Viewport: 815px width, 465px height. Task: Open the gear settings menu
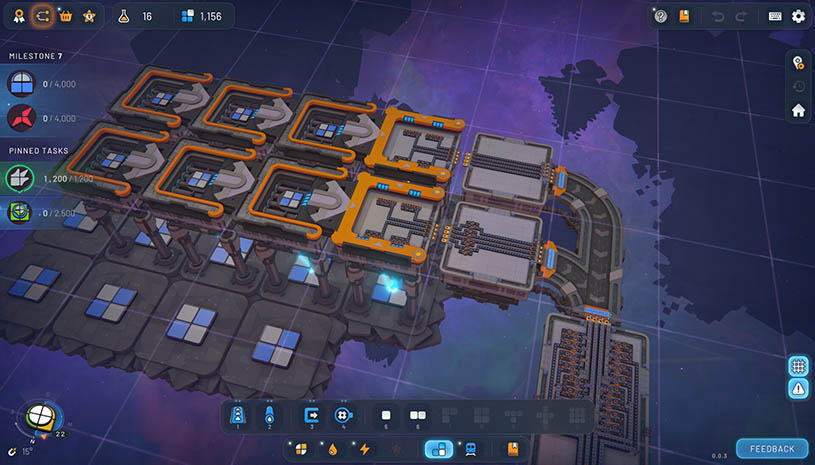coord(798,16)
